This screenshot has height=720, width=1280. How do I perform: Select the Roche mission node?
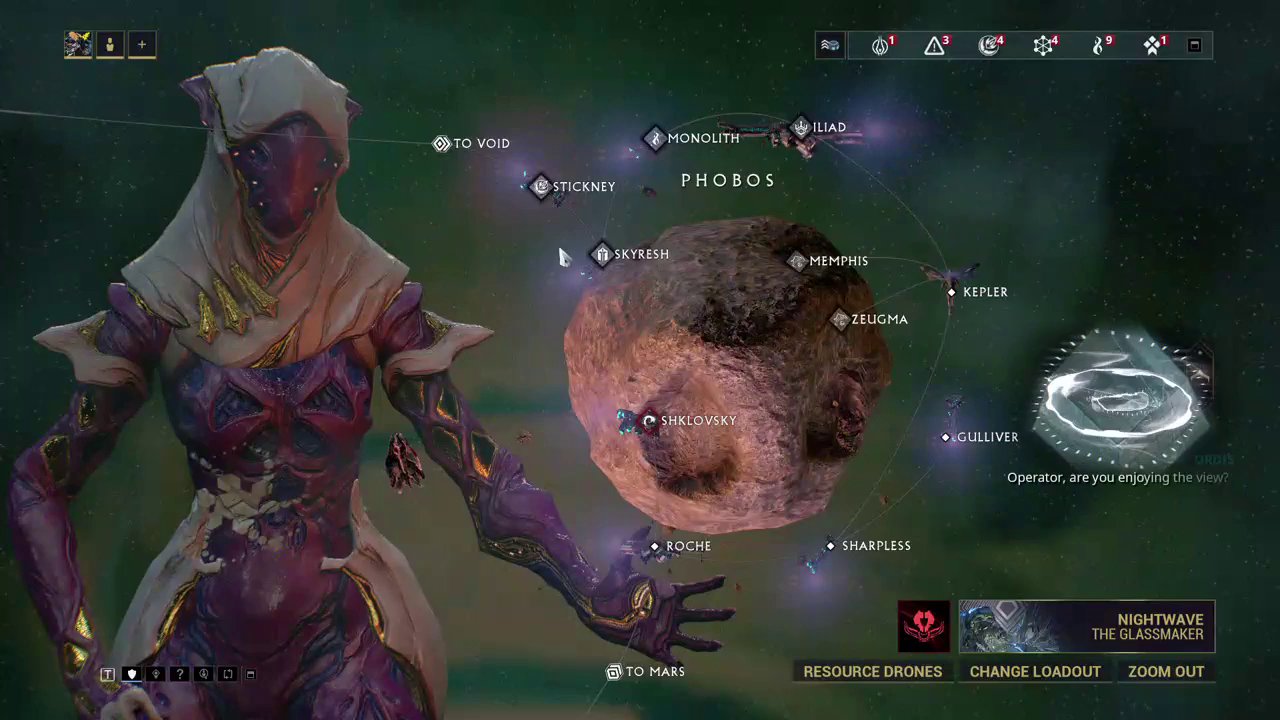(655, 546)
